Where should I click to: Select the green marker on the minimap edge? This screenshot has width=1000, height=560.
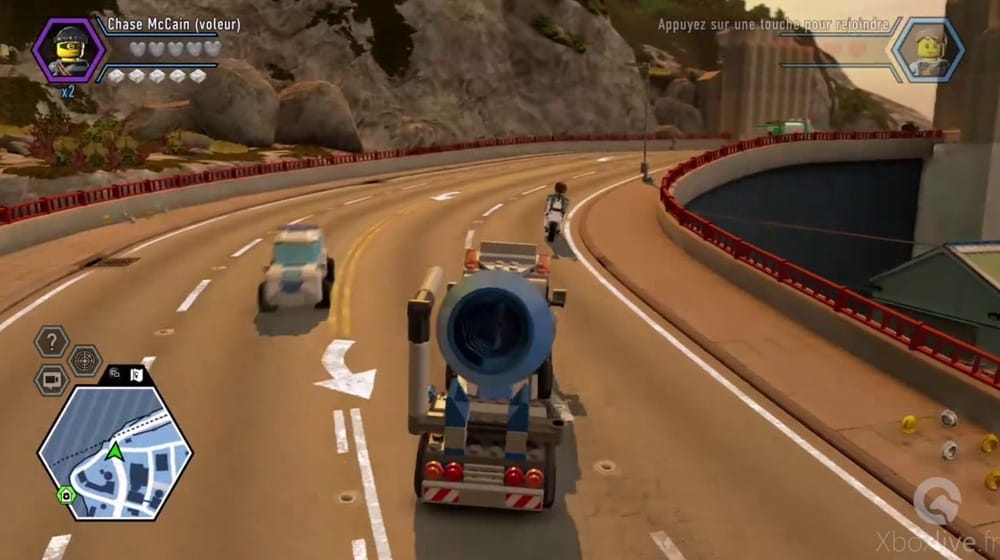click(66, 494)
